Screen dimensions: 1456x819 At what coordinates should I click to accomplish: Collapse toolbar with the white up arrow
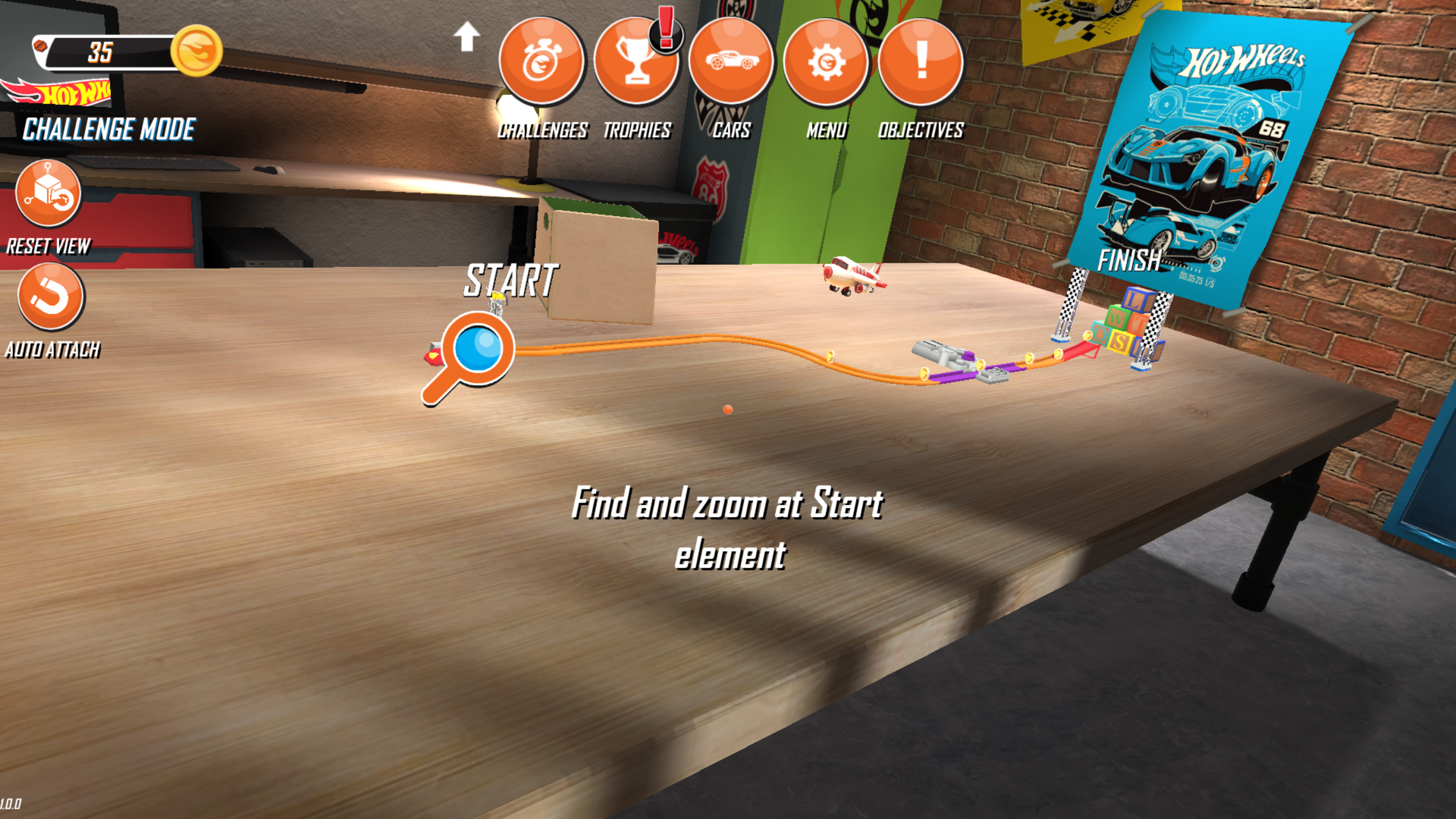(466, 36)
